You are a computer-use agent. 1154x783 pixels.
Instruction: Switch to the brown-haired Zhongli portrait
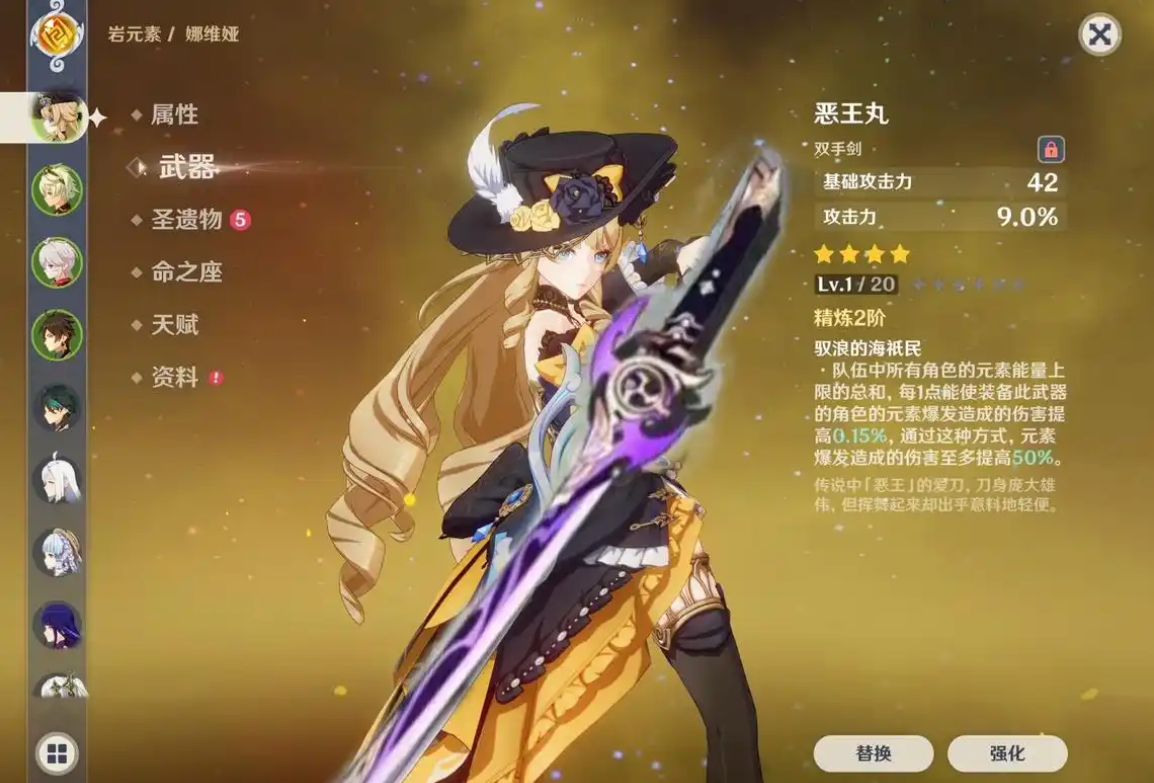pyautogui.click(x=56, y=335)
